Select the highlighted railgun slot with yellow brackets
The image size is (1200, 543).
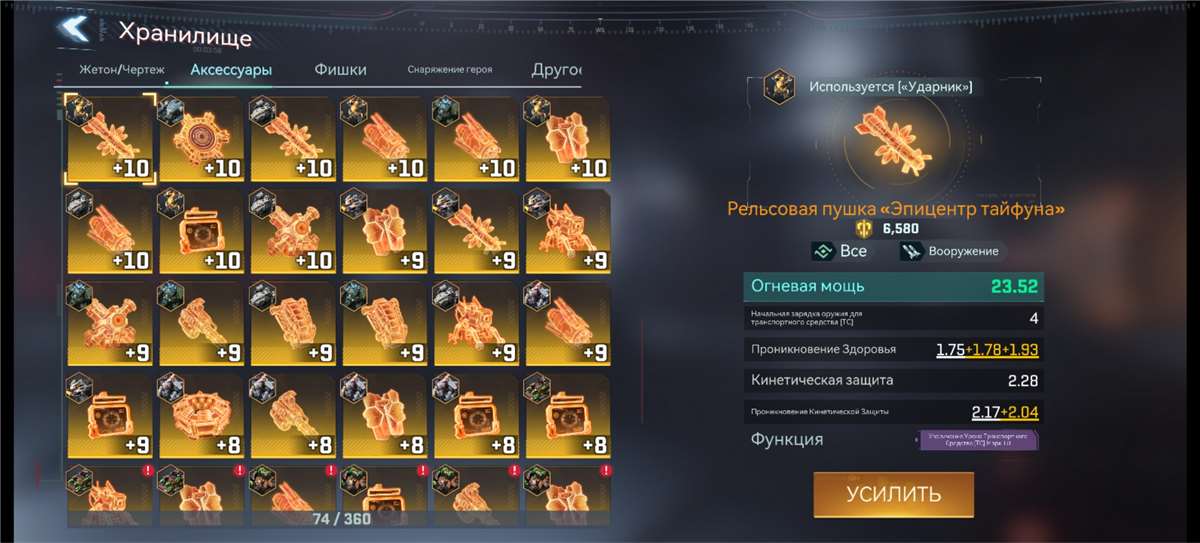pos(111,138)
